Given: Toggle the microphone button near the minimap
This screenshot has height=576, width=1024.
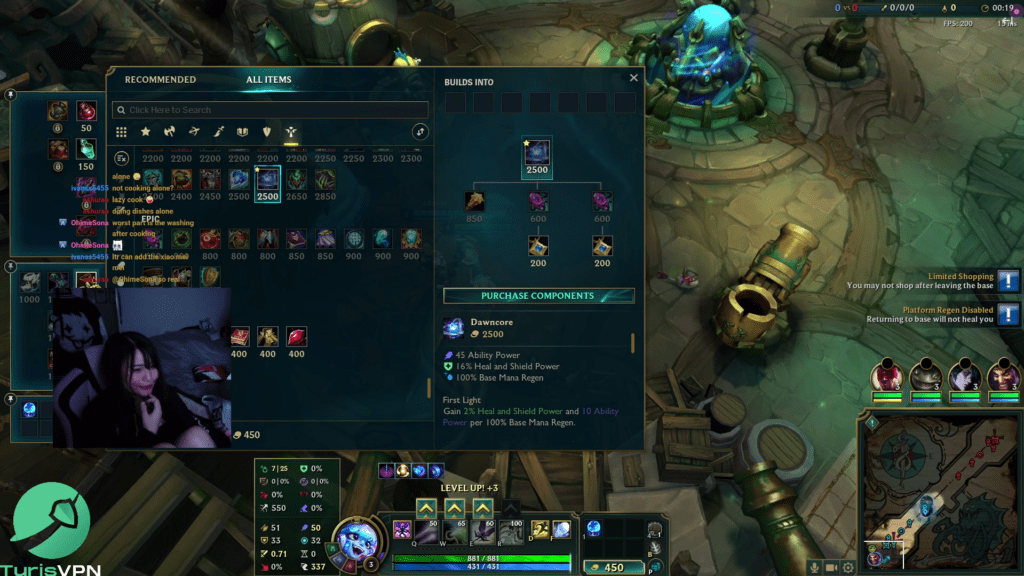Looking at the screenshot, I should [x=815, y=567].
